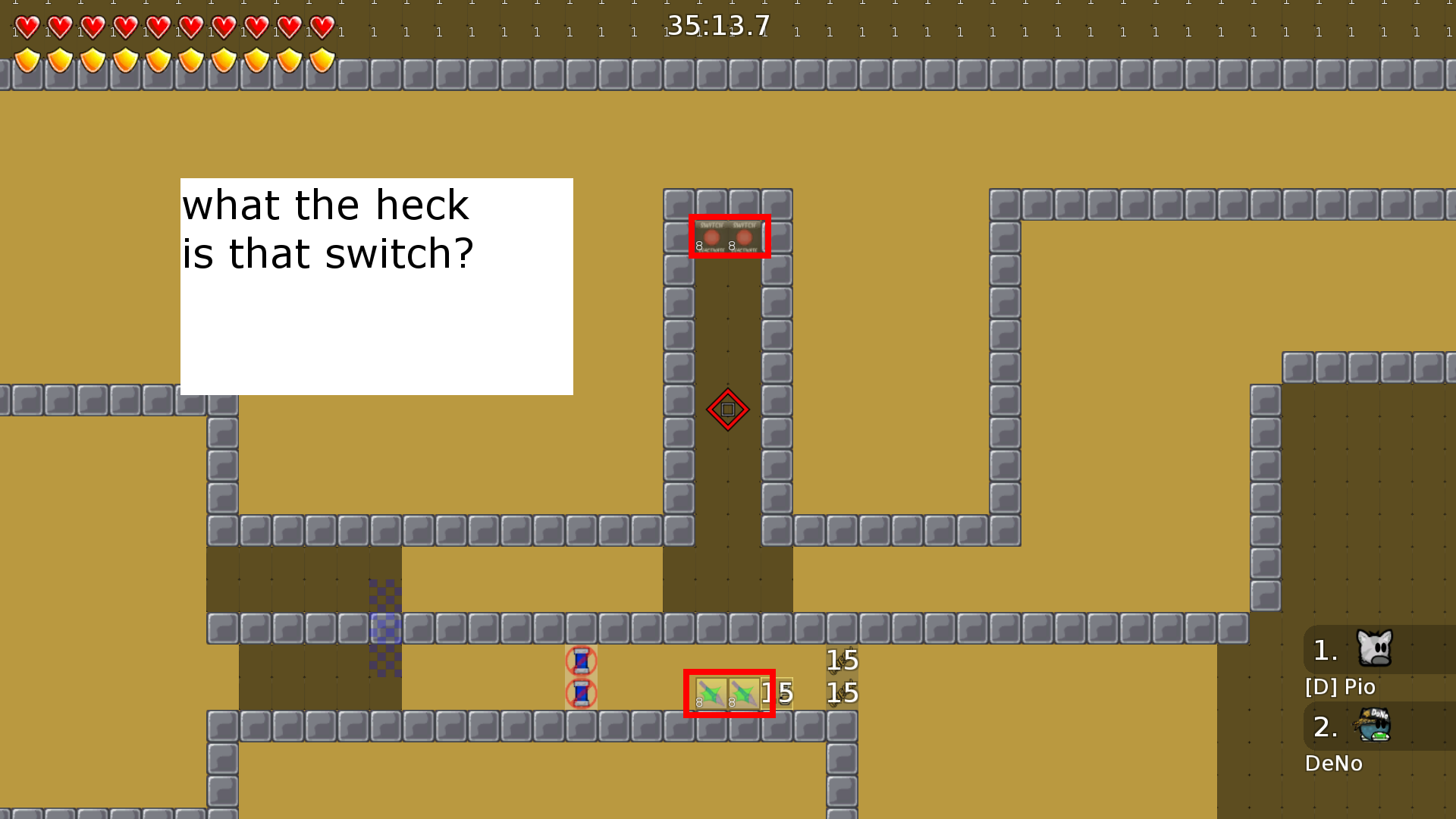Click the left shotgun pickup tile numbered 8
The image size is (1456, 819).
710,692
